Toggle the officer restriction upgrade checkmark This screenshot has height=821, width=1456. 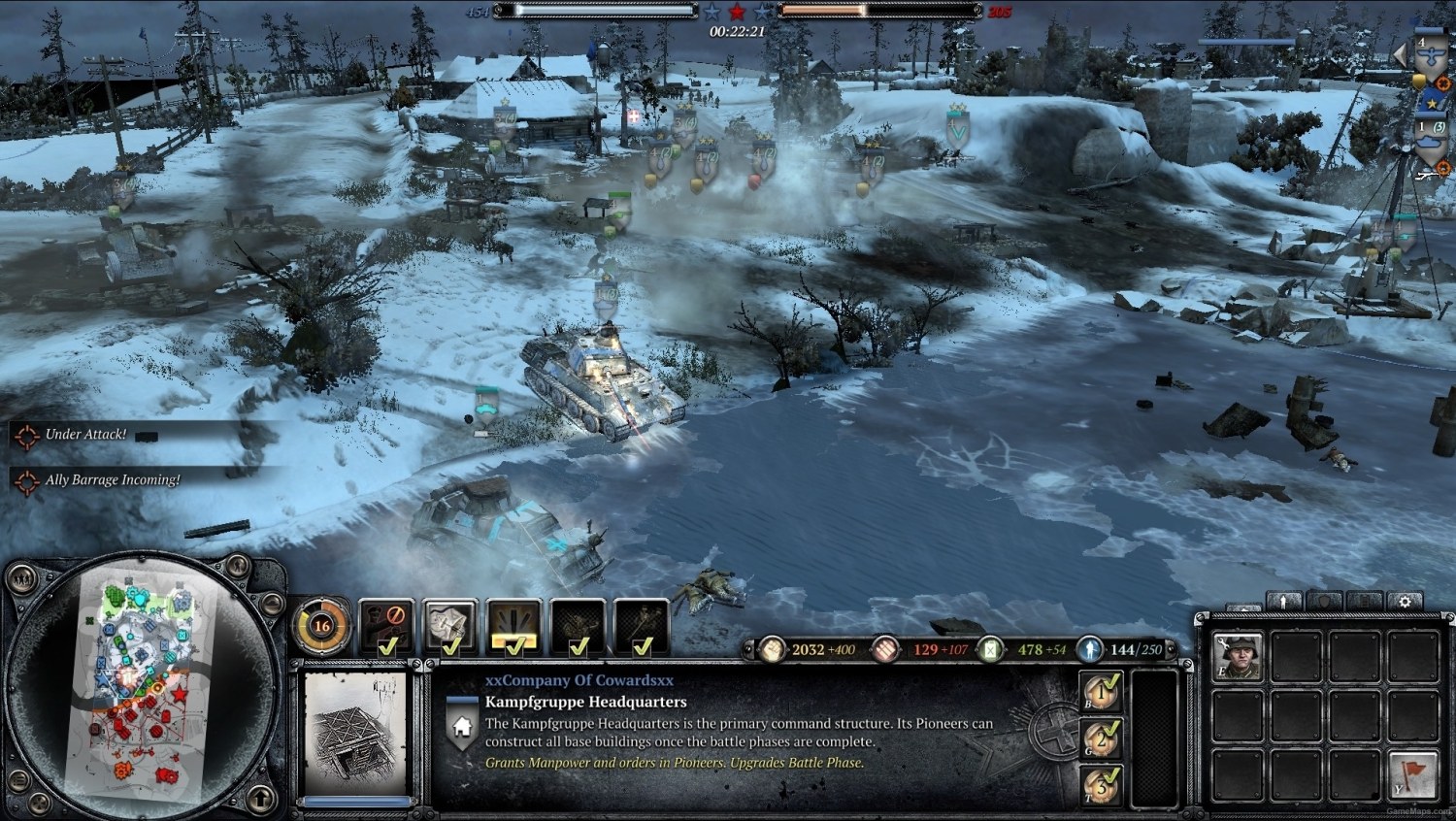(x=384, y=644)
